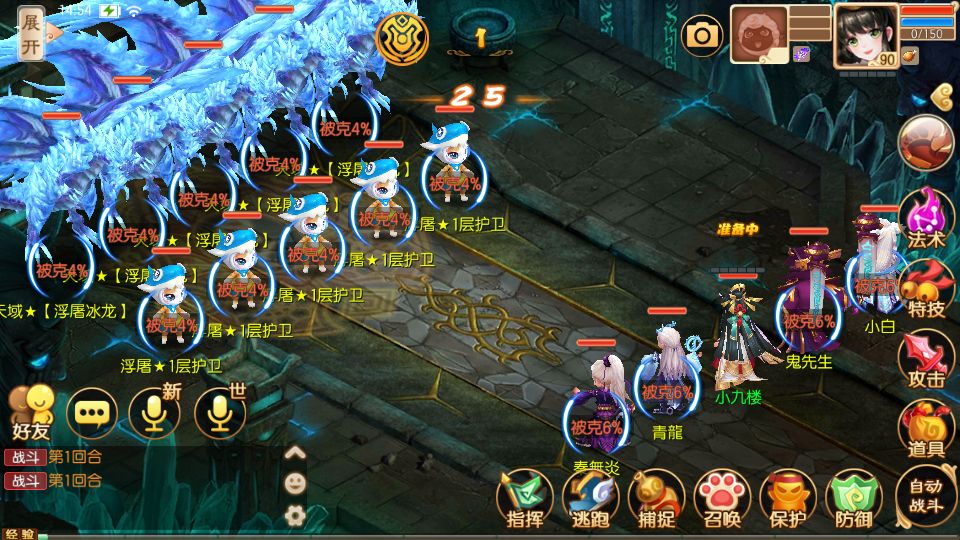Activate the 新 channel microphone
Image resolution: width=960 pixels, height=540 pixels.
click(x=155, y=412)
